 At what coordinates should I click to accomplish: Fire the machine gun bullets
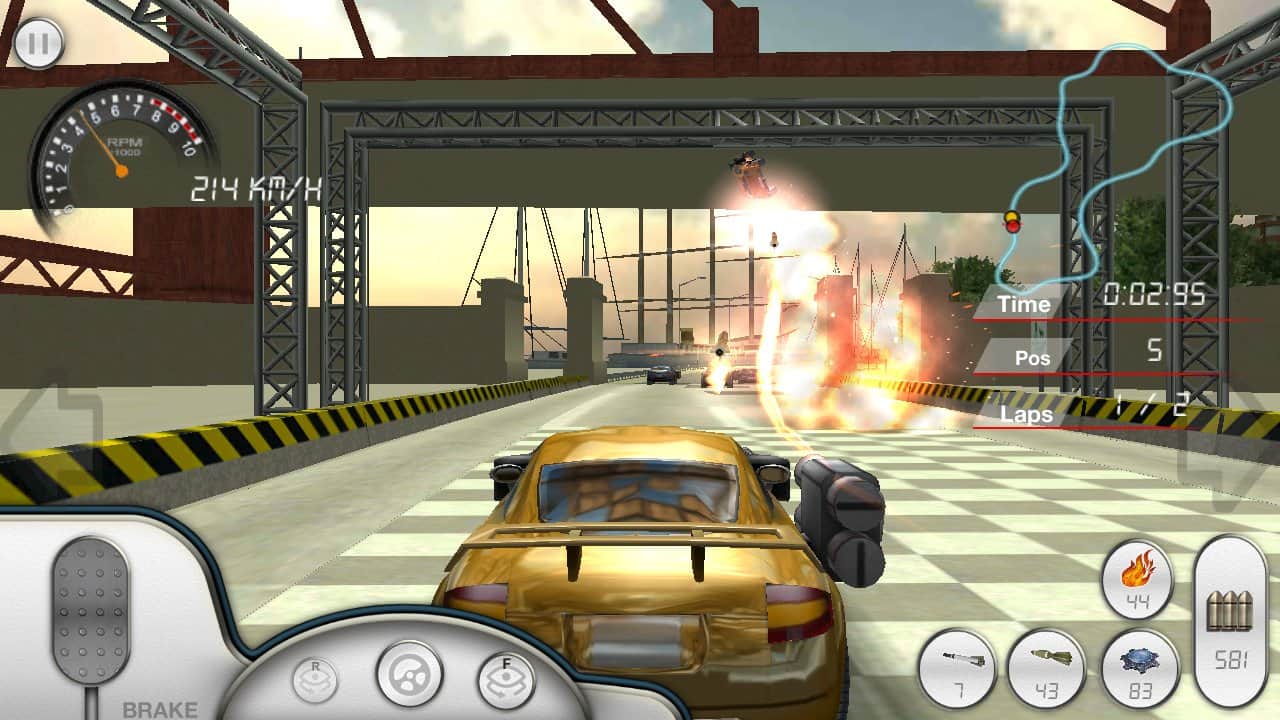coord(1231,620)
